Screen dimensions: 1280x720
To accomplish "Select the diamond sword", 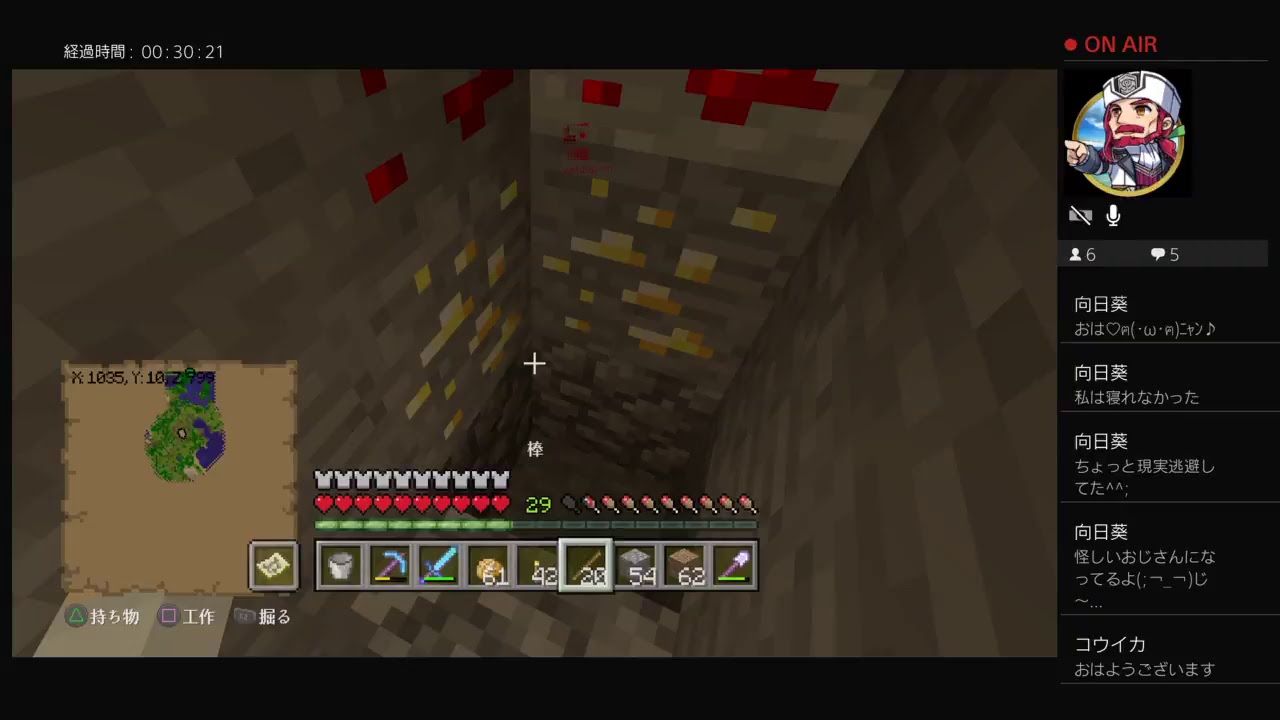I will coord(438,566).
